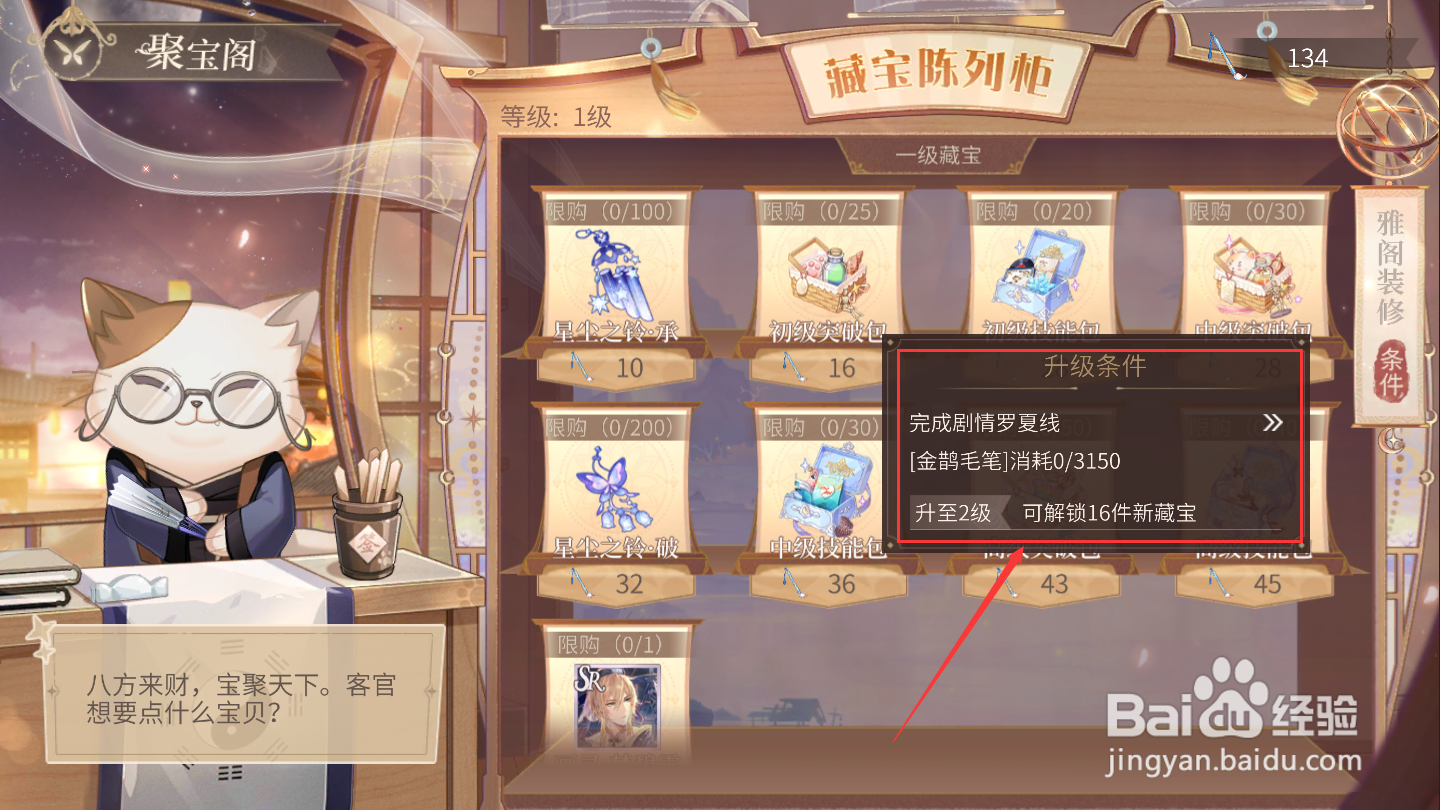Click the crescent icon below the 雅阁装修 banner
This screenshot has height=810, width=1440.
pos(1392,440)
